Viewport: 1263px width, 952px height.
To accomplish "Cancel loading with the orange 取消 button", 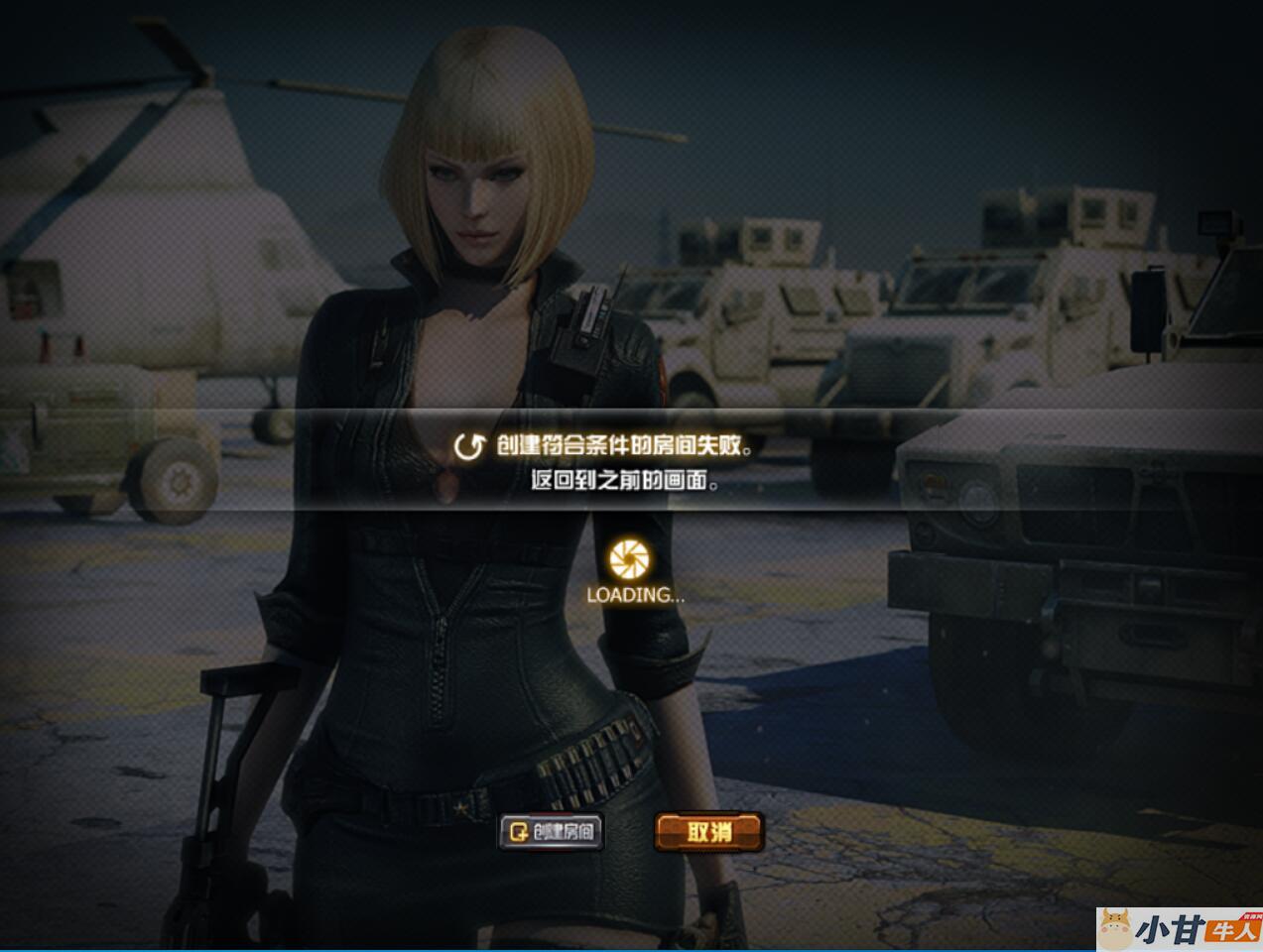I will coord(708,831).
